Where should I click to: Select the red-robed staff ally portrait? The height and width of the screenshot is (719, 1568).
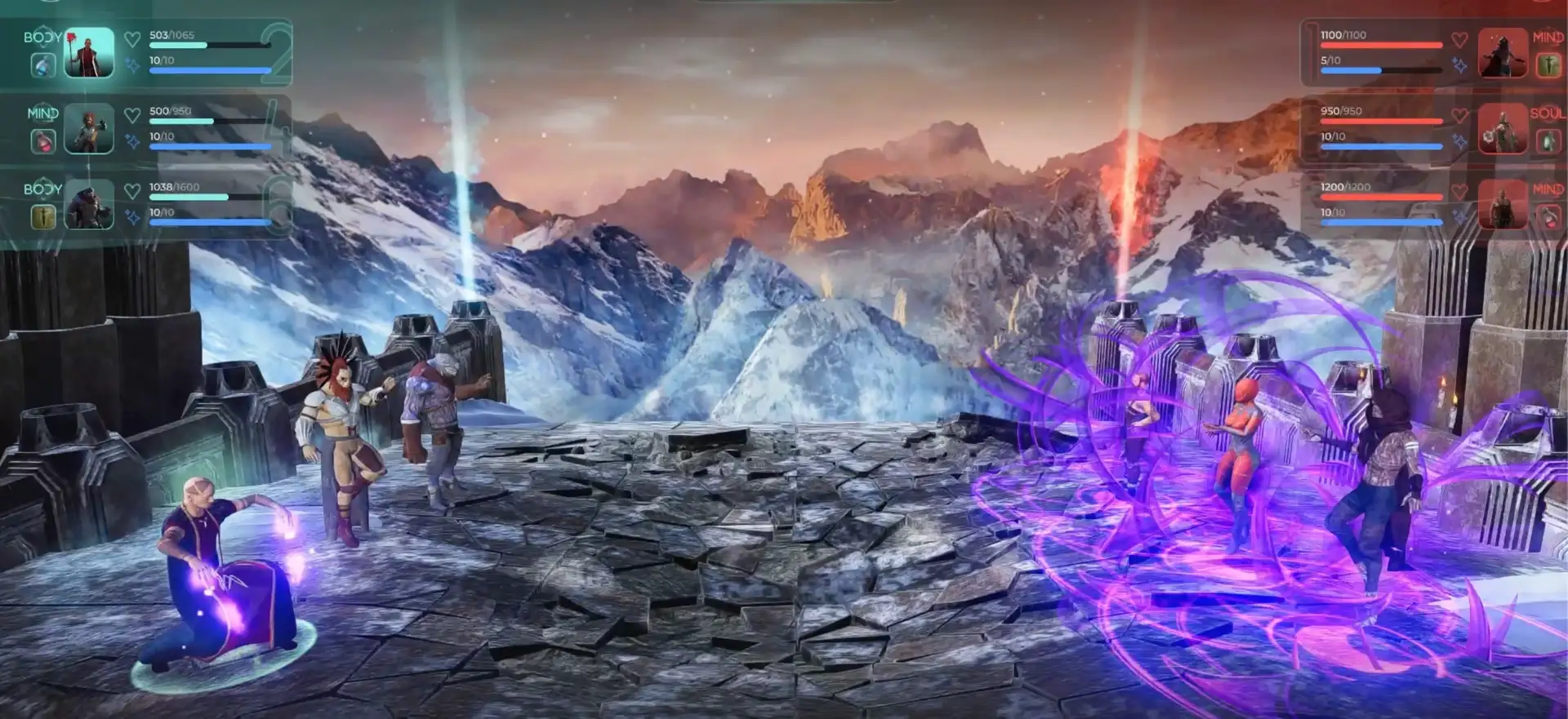coord(89,53)
